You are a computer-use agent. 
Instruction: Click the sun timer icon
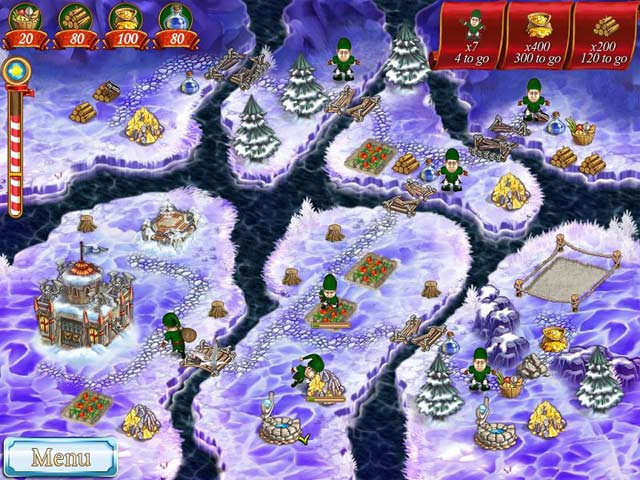click(14, 71)
